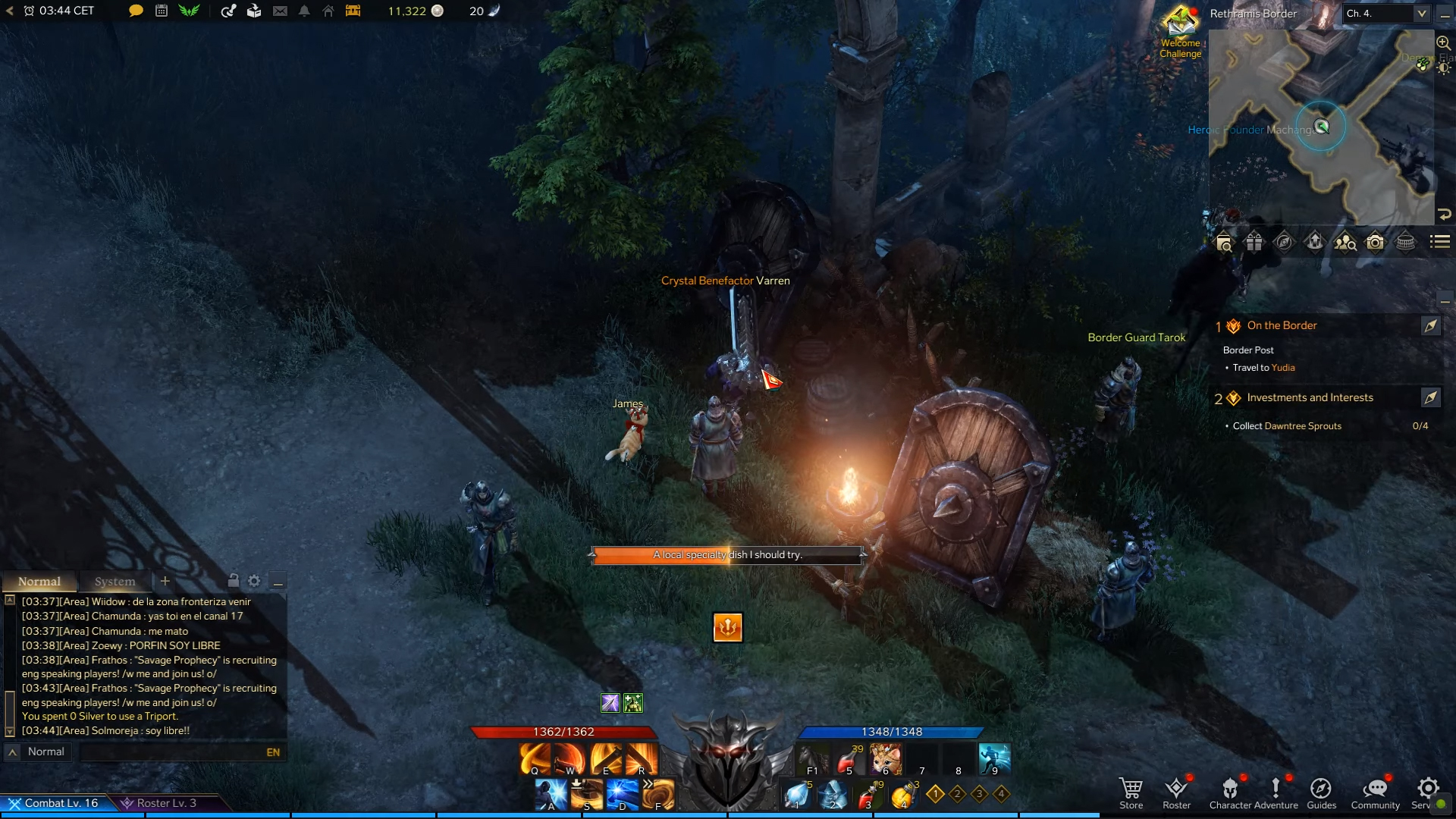Open Guides via the compass icon
Viewport: 1456px width, 819px height.
pos(1323,789)
